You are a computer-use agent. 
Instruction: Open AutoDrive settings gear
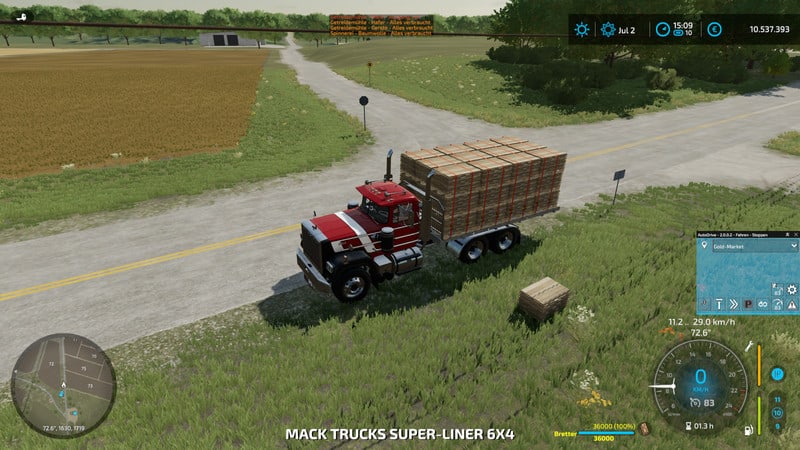pyautogui.click(x=792, y=289)
